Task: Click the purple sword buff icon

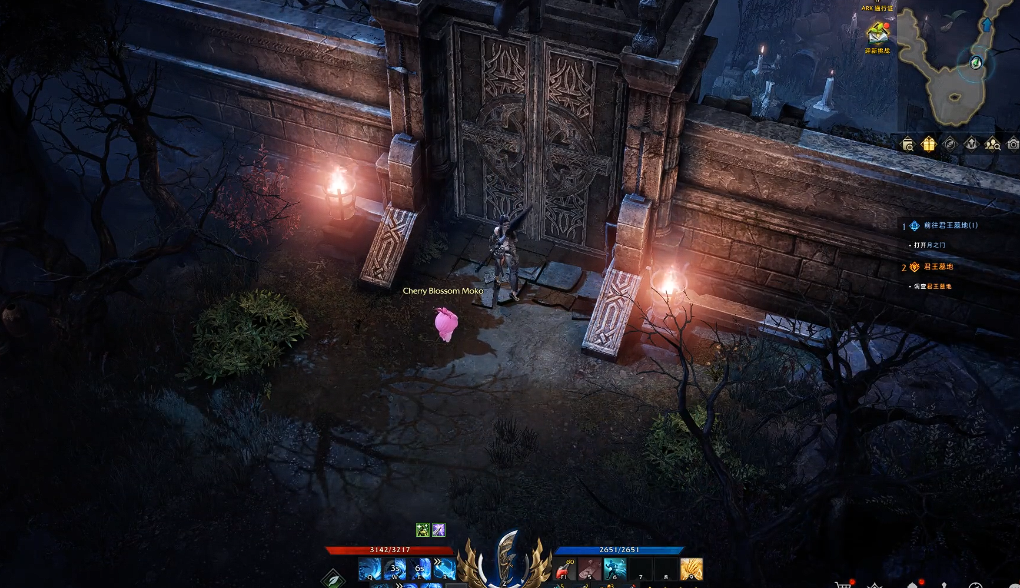Action: pos(438,530)
